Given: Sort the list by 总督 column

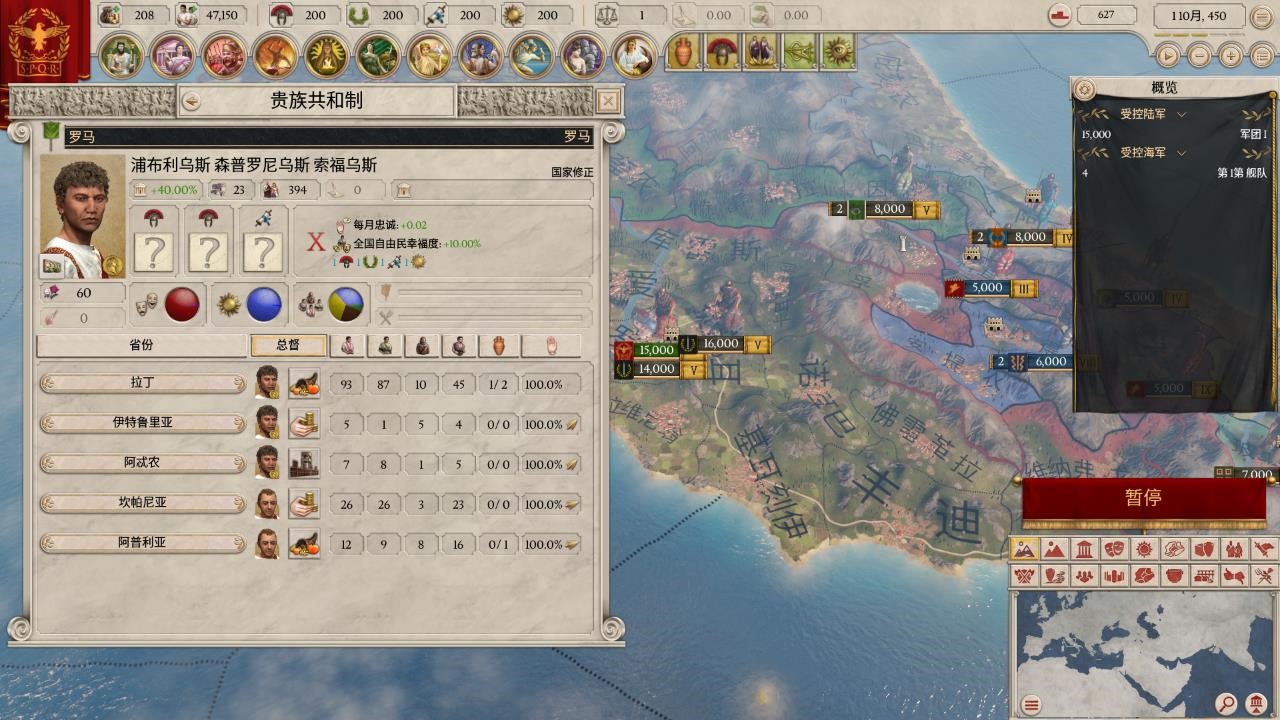Looking at the screenshot, I should (288, 345).
